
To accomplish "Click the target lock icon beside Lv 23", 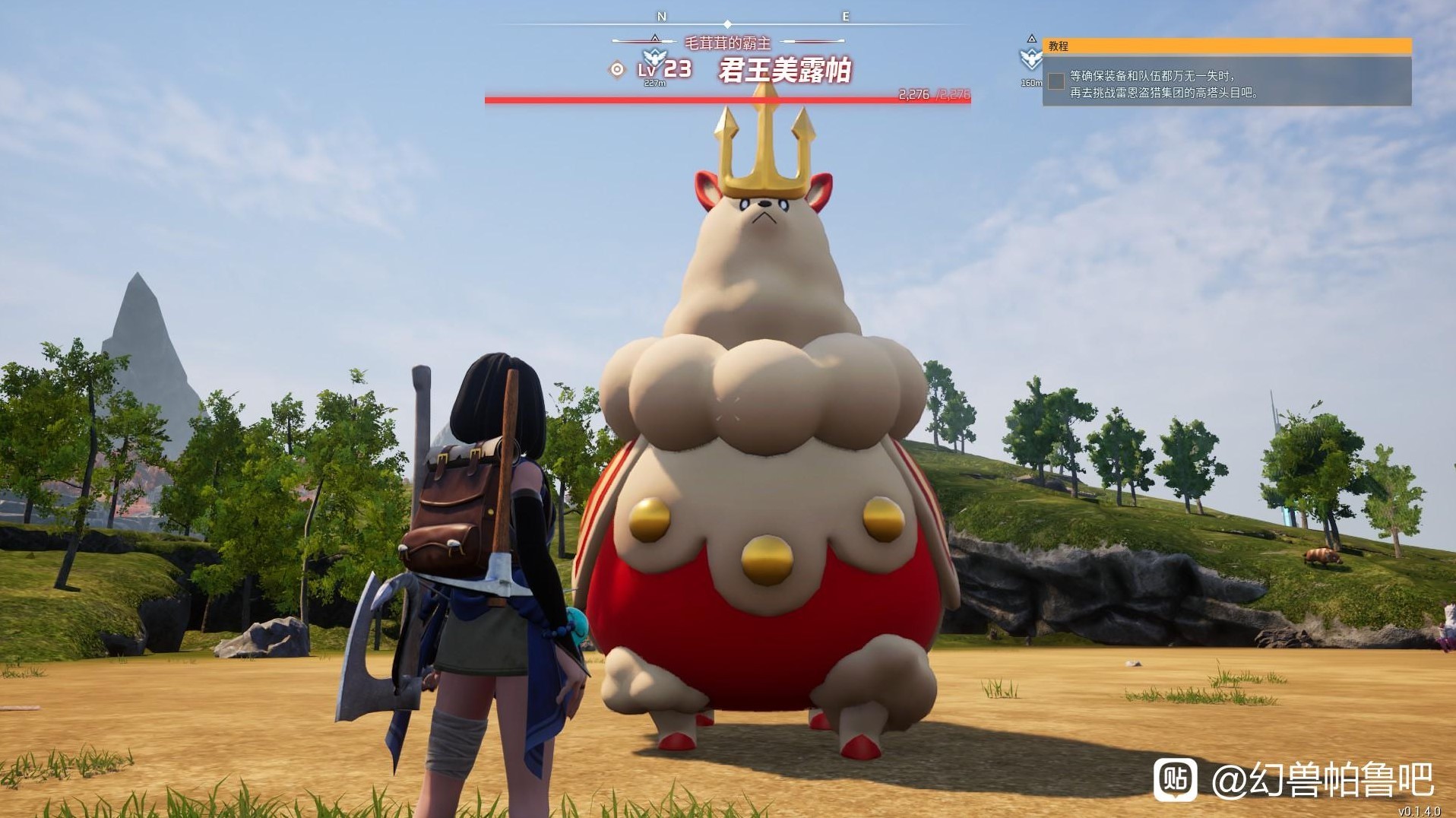I will (x=617, y=70).
